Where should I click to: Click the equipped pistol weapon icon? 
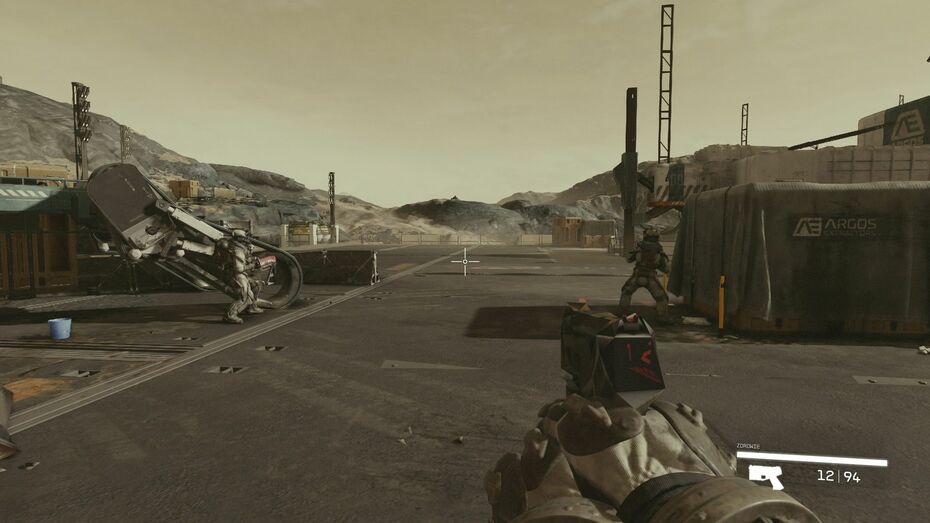coord(766,477)
